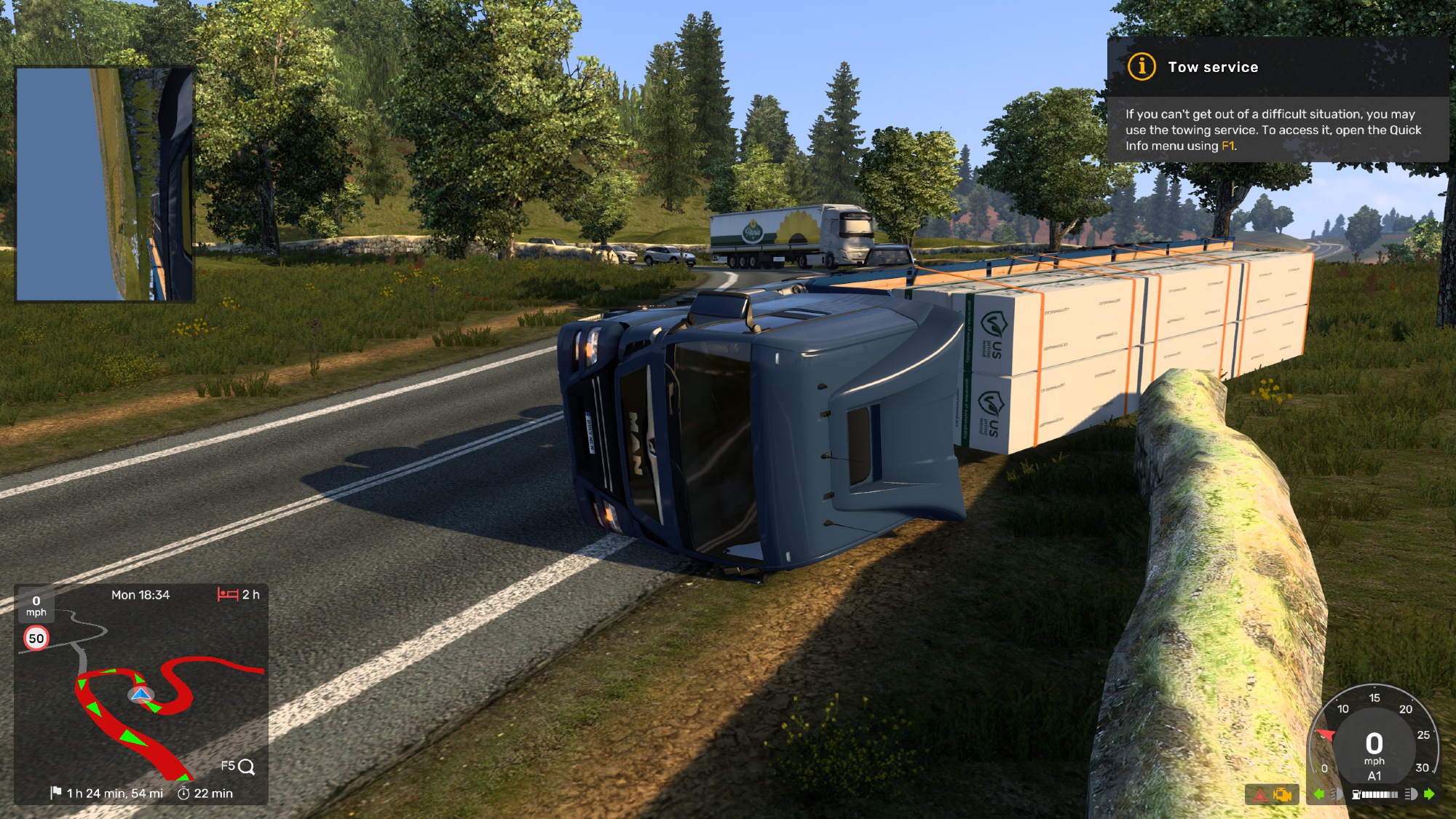The height and width of the screenshot is (819, 1456).
Task: Click the orange engine warning icon
Action: [1282, 795]
